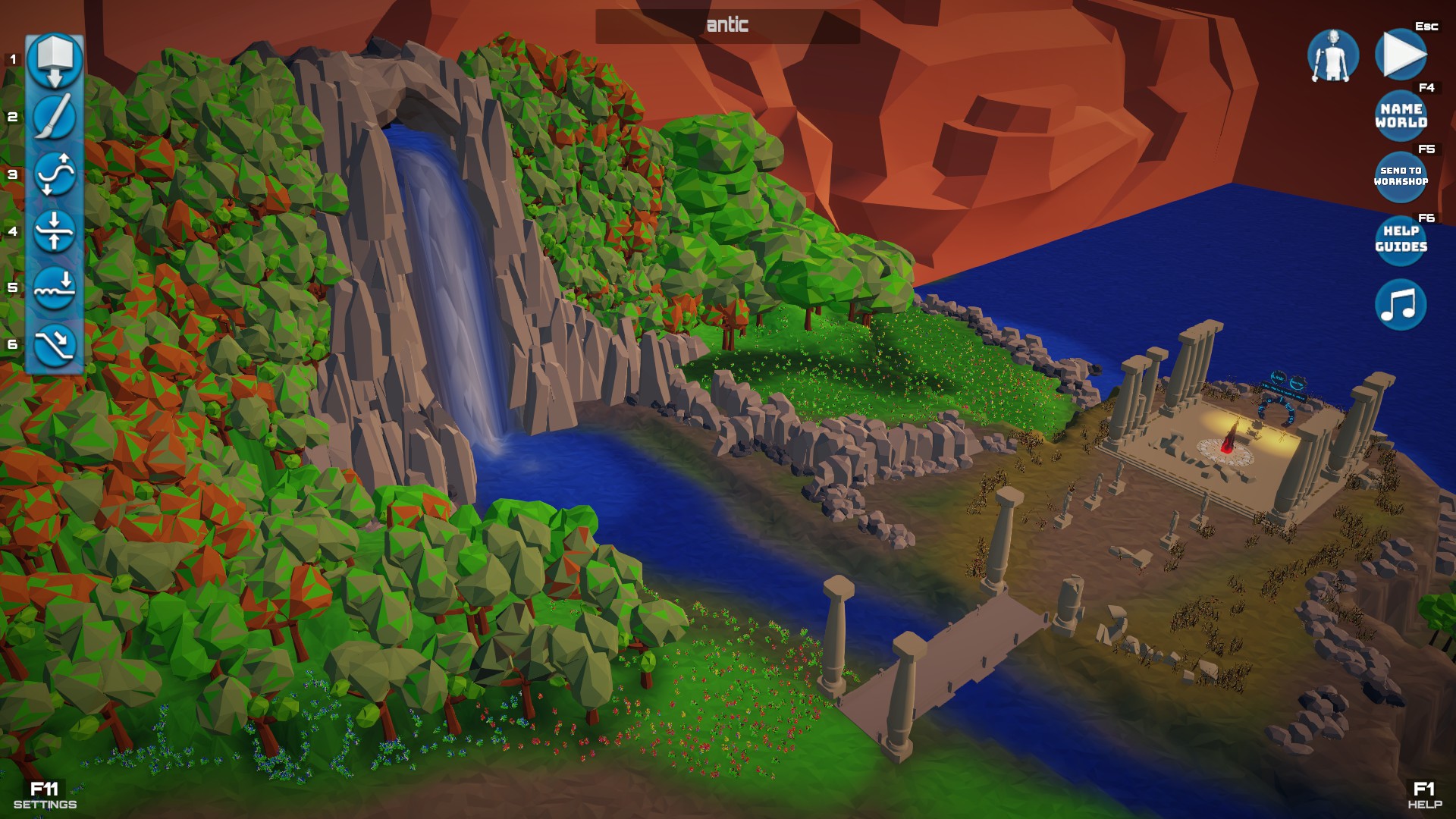Click the play world button
This screenshot has width=1456, height=819.
(1401, 56)
